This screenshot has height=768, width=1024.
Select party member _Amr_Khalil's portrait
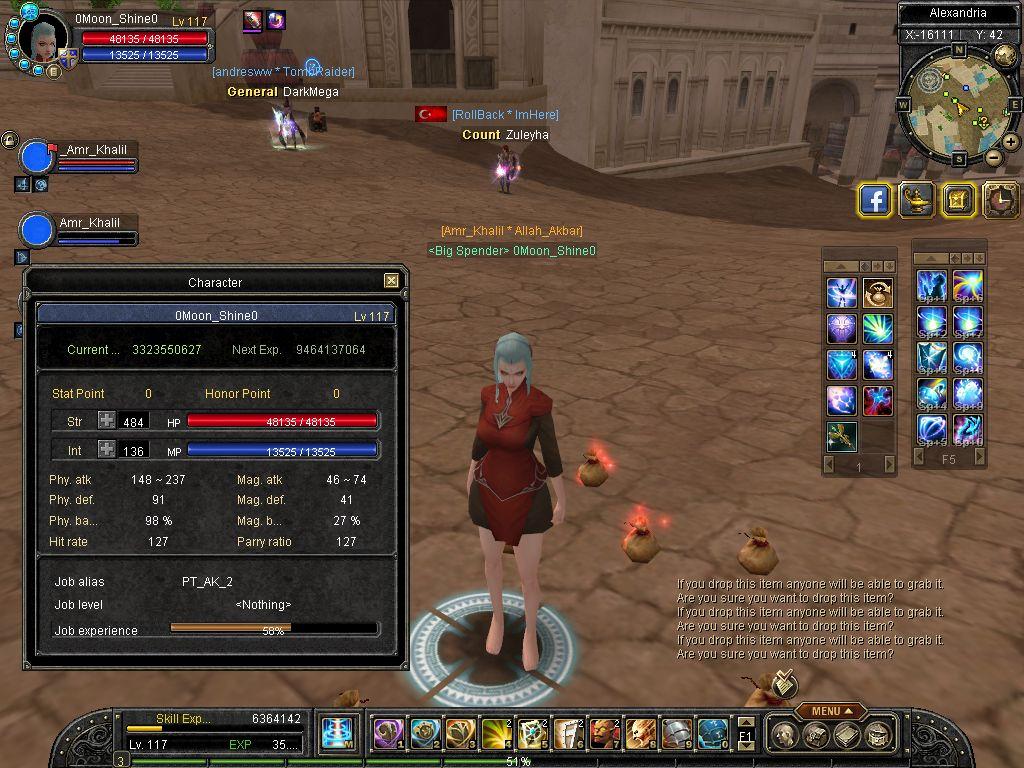[37, 157]
